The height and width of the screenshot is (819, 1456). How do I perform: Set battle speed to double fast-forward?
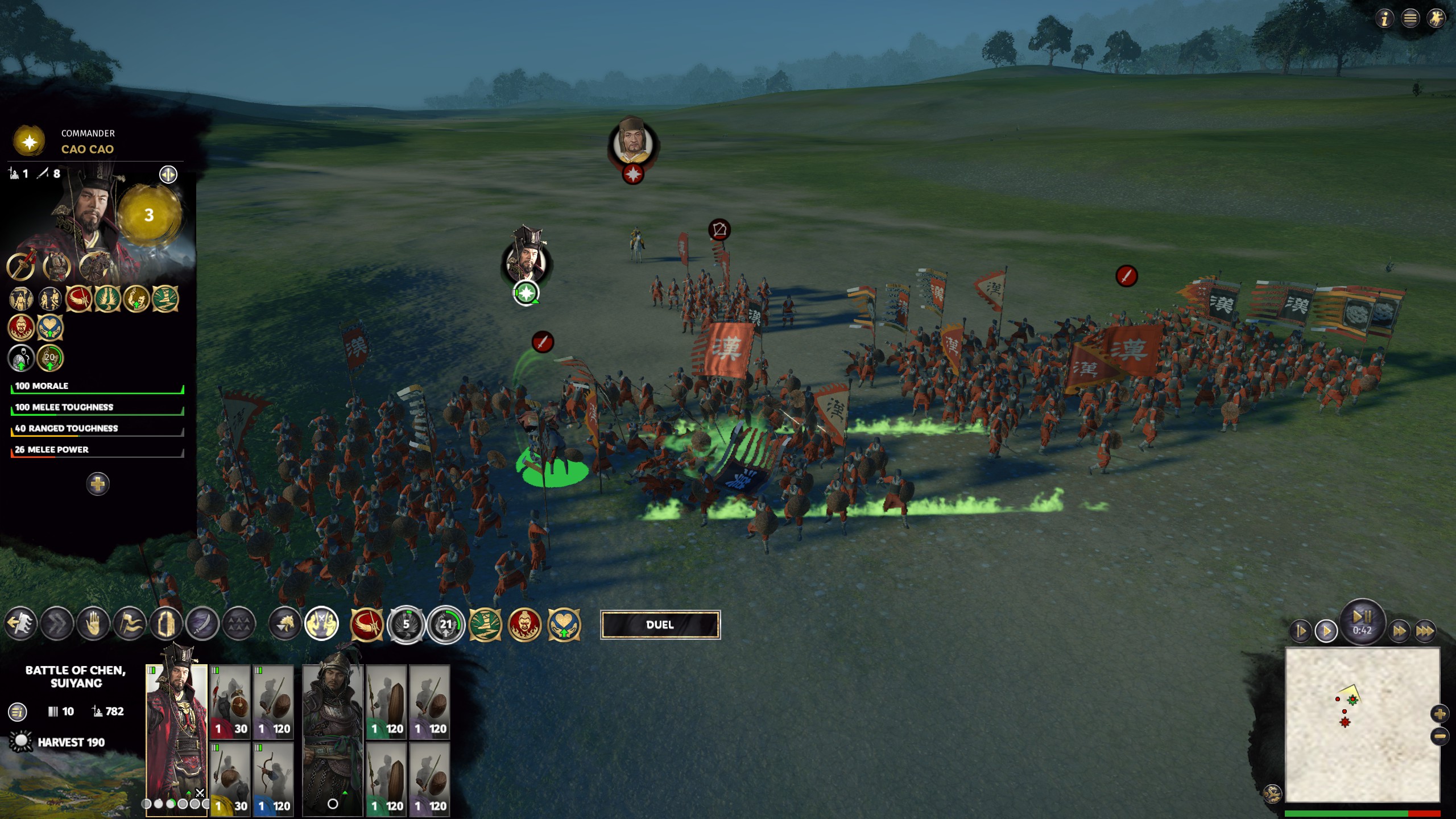click(x=1399, y=631)
